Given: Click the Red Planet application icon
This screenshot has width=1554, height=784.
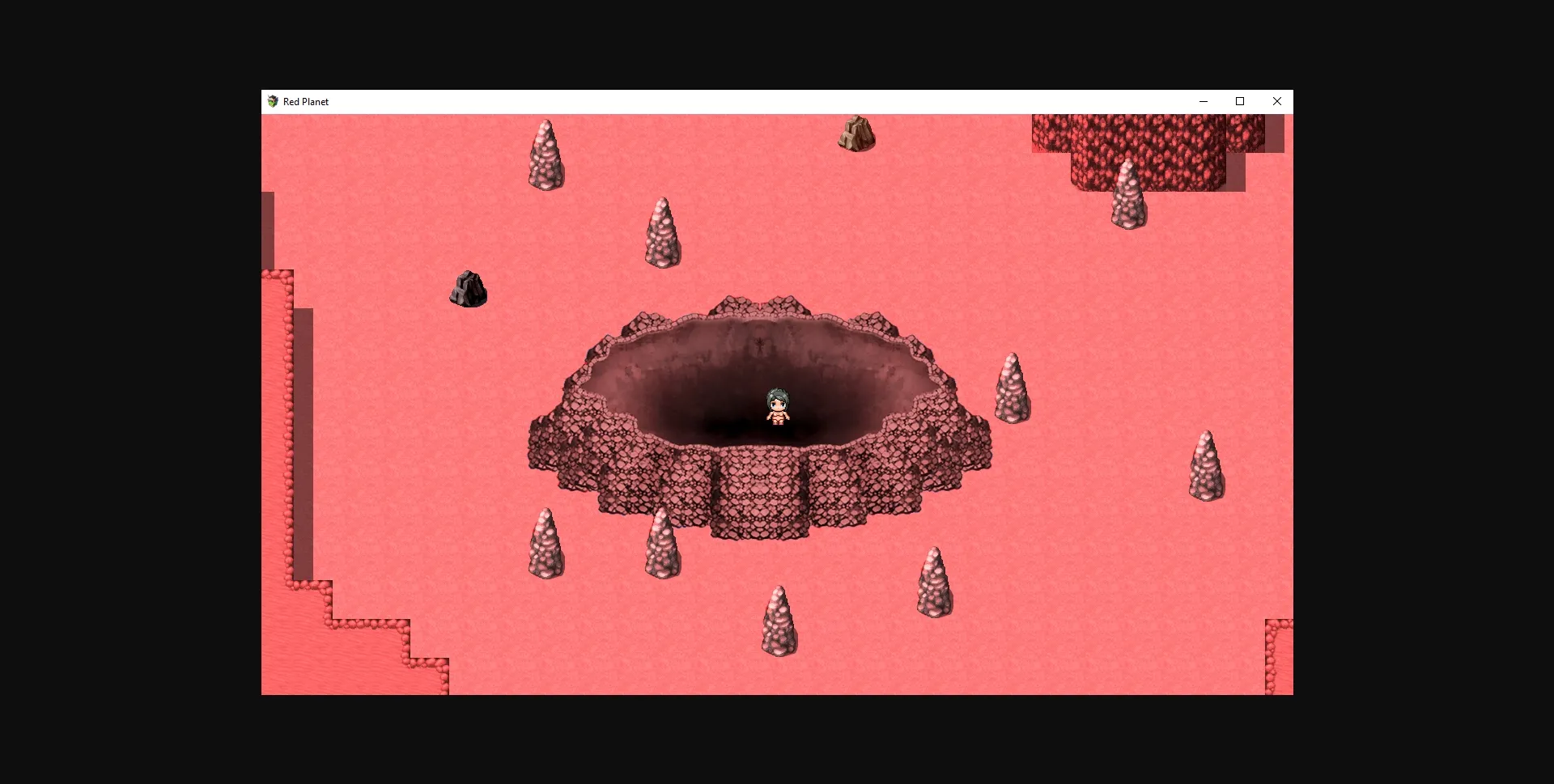Looking at the screenshot, I should click(273, 101).
